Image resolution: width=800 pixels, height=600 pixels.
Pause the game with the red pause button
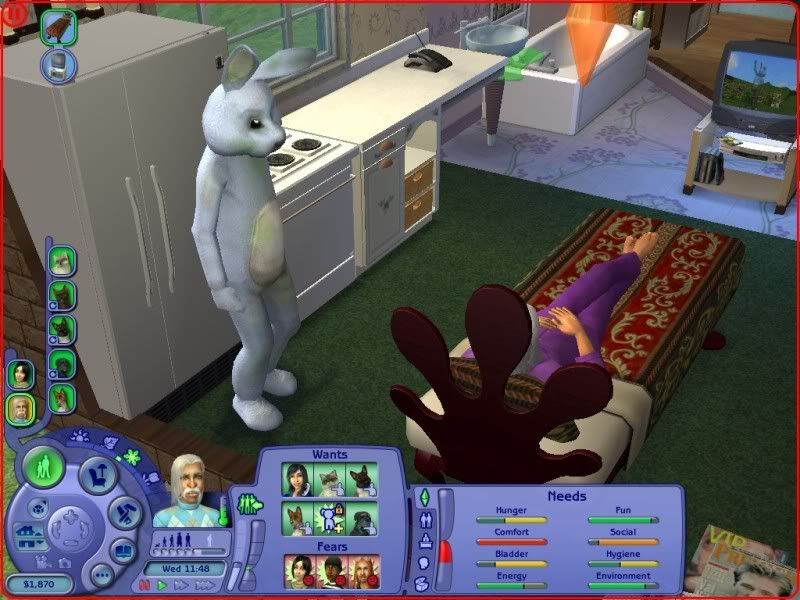[x=144, y=587]
